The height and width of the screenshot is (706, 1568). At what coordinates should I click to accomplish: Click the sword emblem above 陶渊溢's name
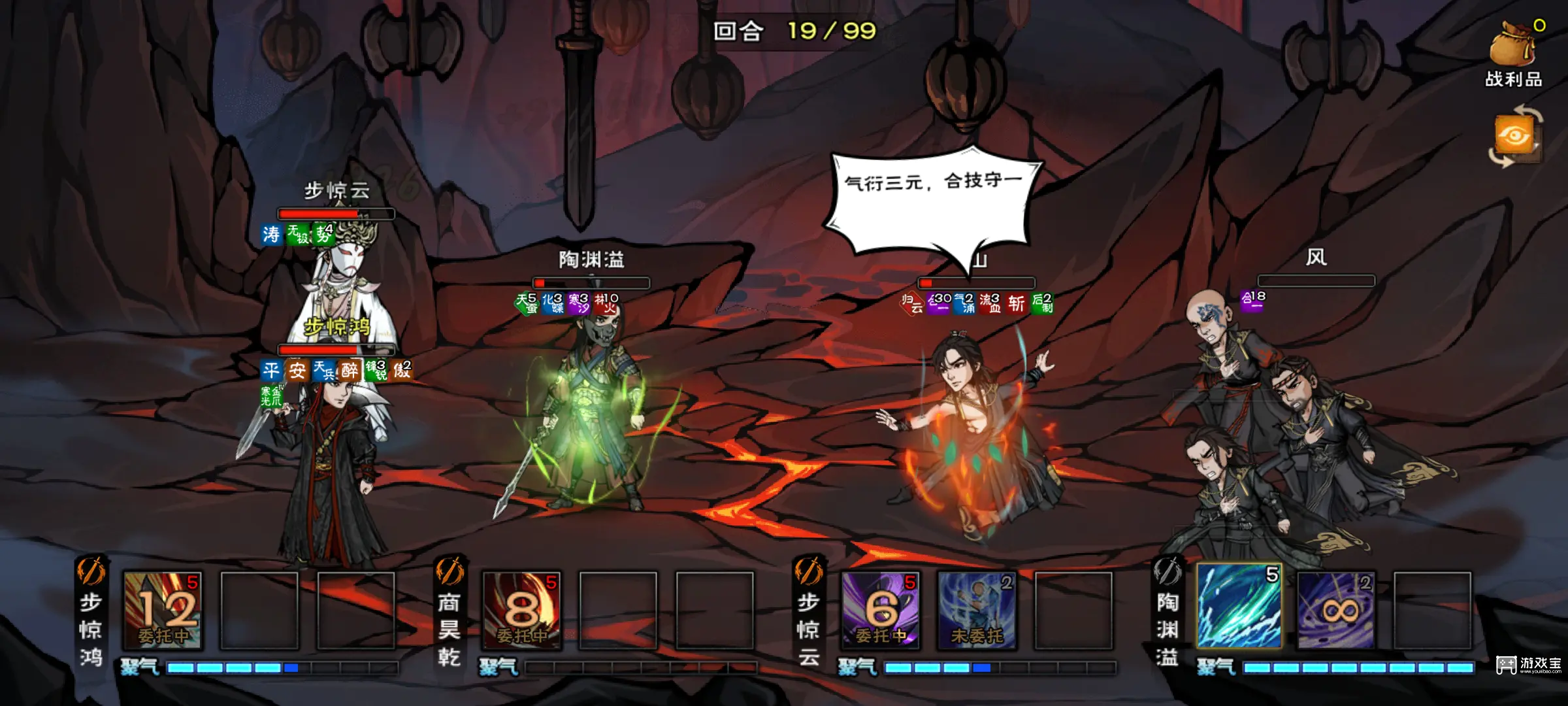tap(1167, 571)
